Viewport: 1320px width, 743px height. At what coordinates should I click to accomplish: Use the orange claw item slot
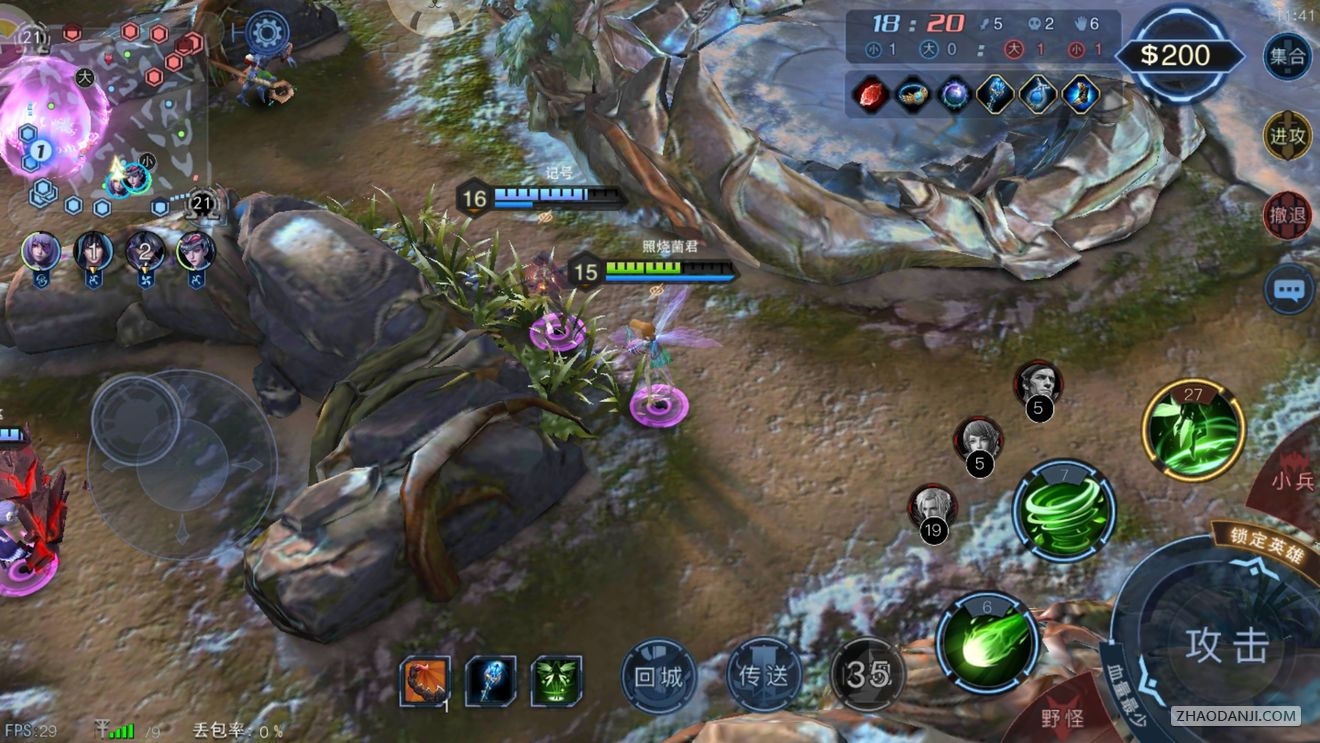424,681
